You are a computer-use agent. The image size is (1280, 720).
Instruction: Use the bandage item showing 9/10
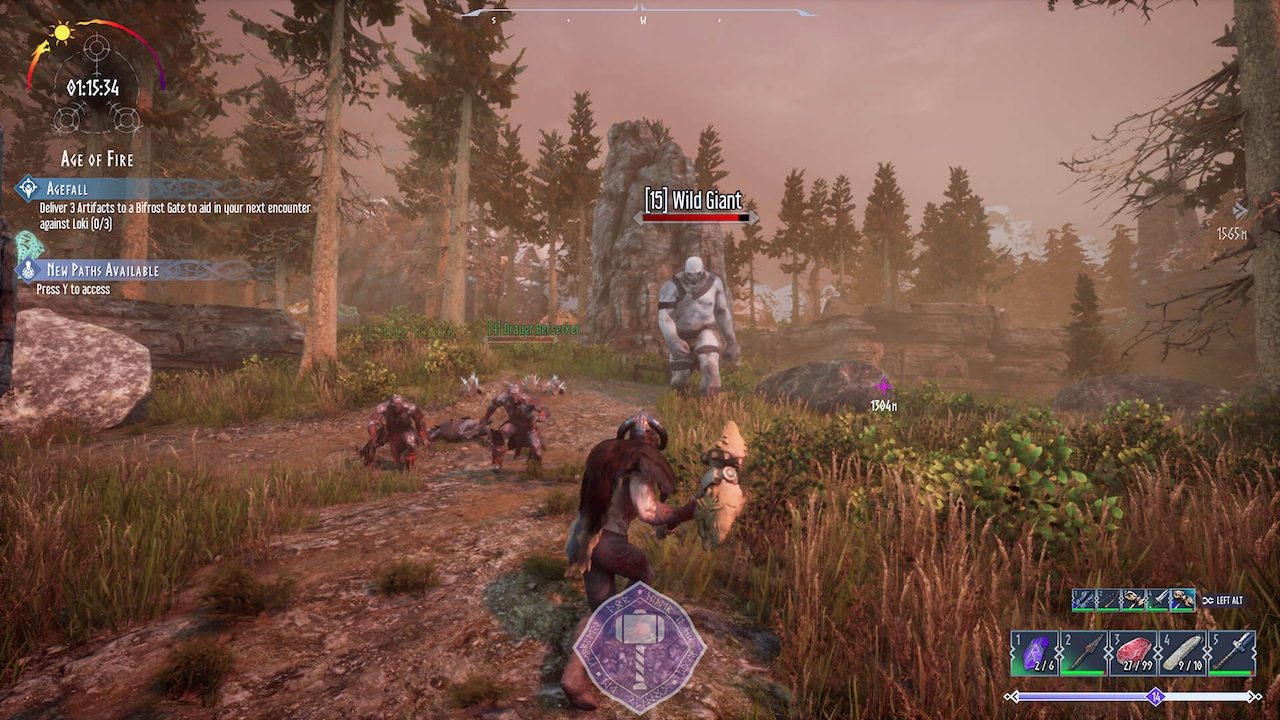[x=1184, y=654]
